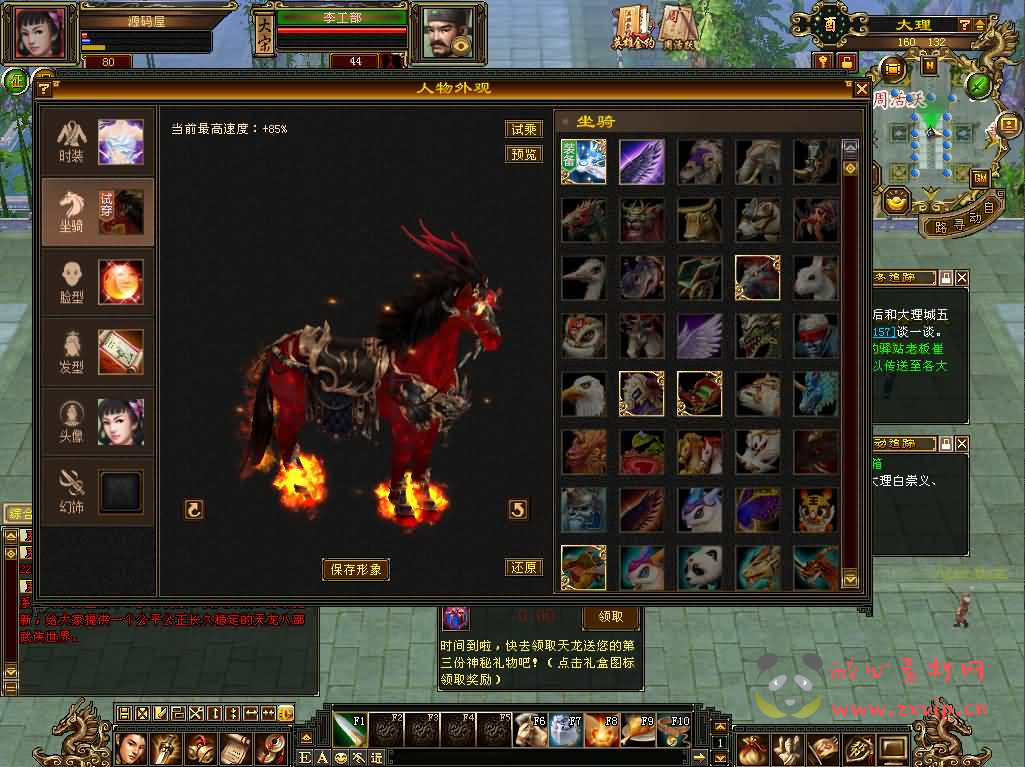Switch to the 头像 portrait tab
1025x767 pixels.
pyautogui.click(x=98, y=422)
